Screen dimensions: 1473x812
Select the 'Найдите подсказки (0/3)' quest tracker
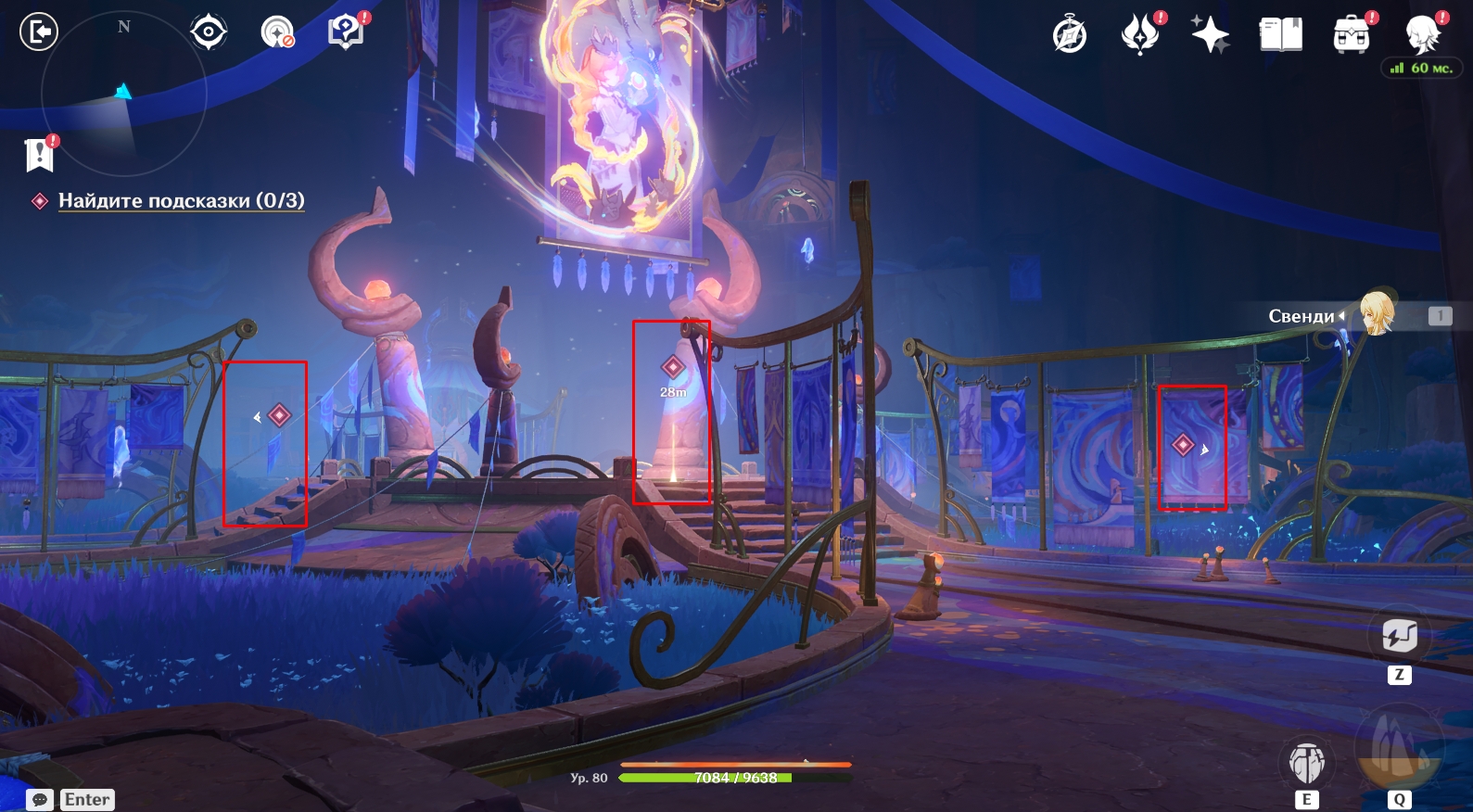(x=181, y=201)
